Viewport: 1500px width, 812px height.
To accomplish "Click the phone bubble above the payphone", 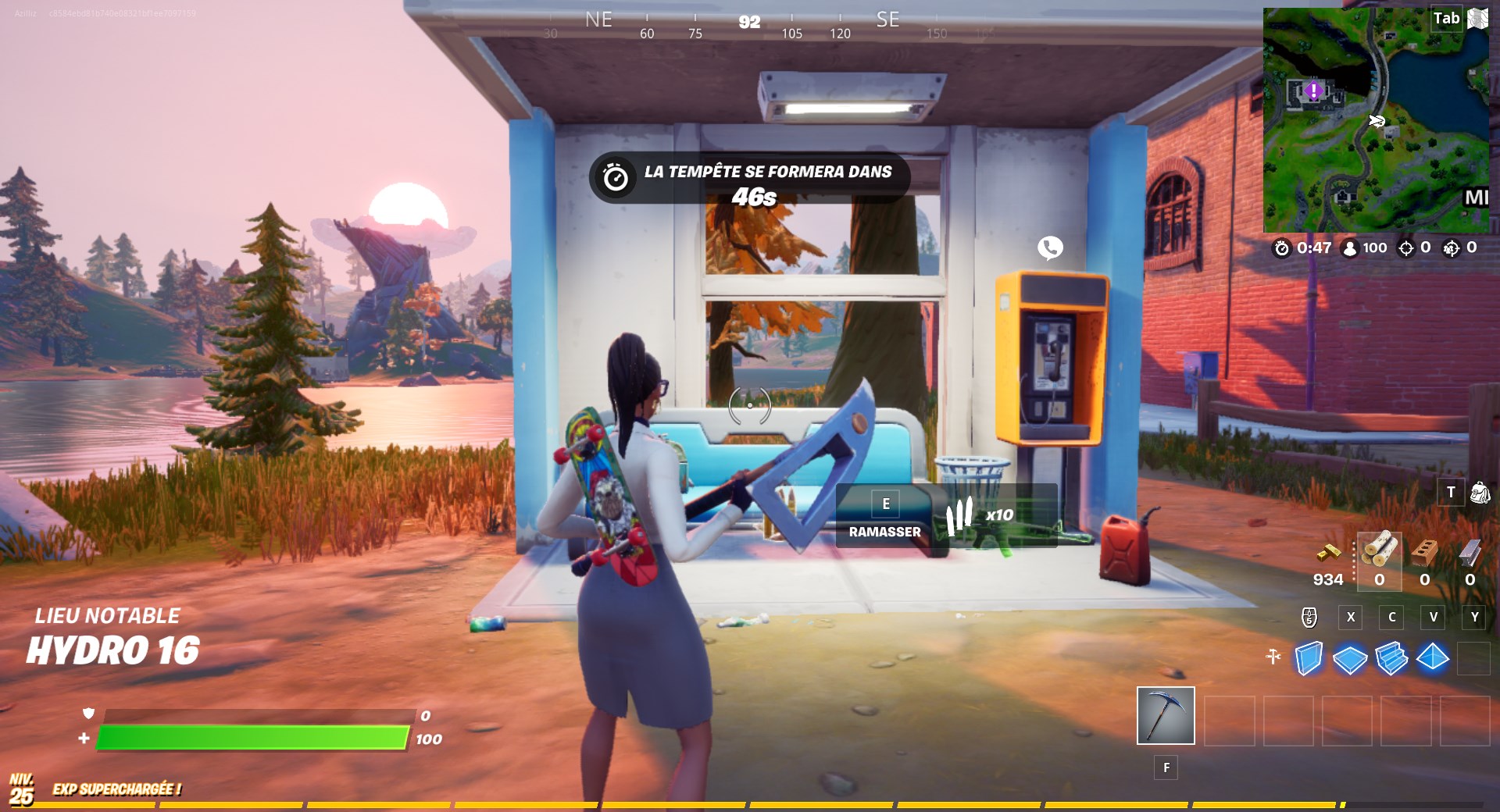I will pyautogui.click(x=1049, y=248).
